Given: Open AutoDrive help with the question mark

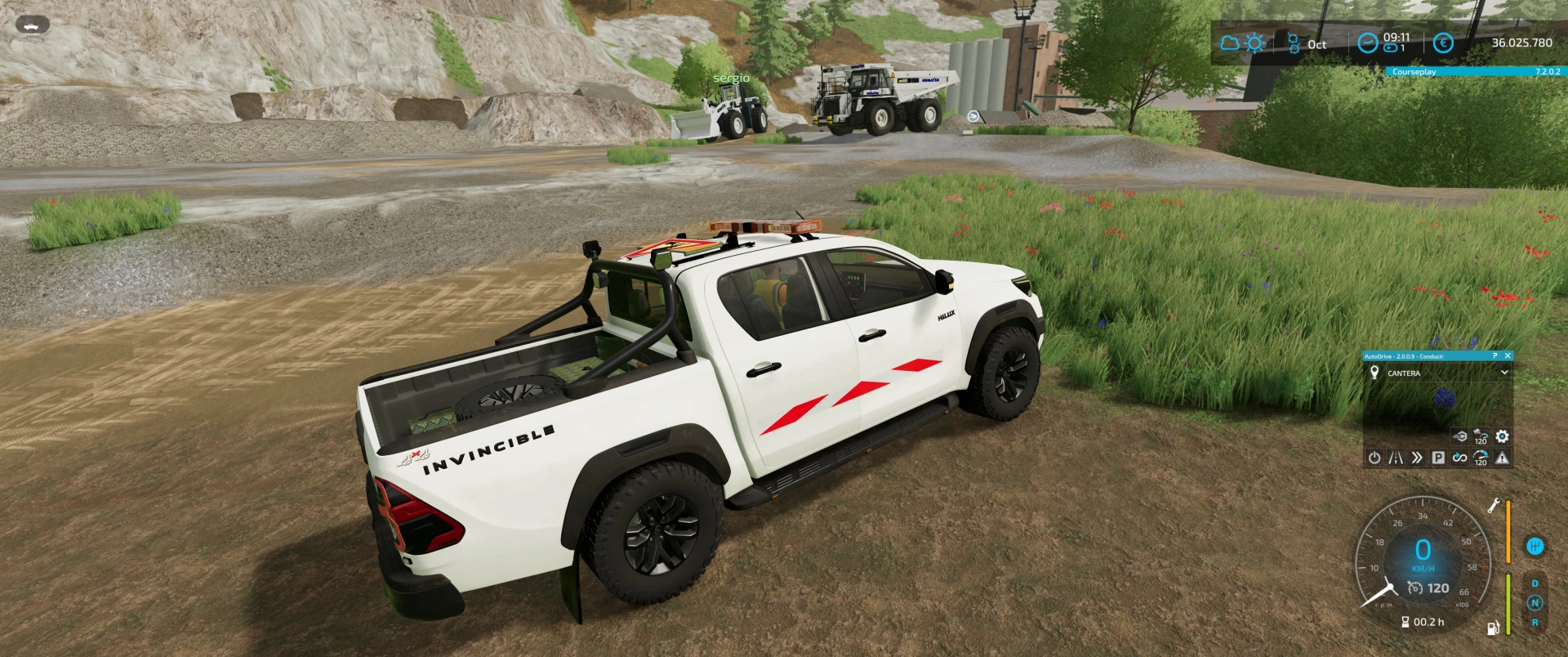Looking at the screenshot, I should pyautogui.click(x=1494, y=356).
